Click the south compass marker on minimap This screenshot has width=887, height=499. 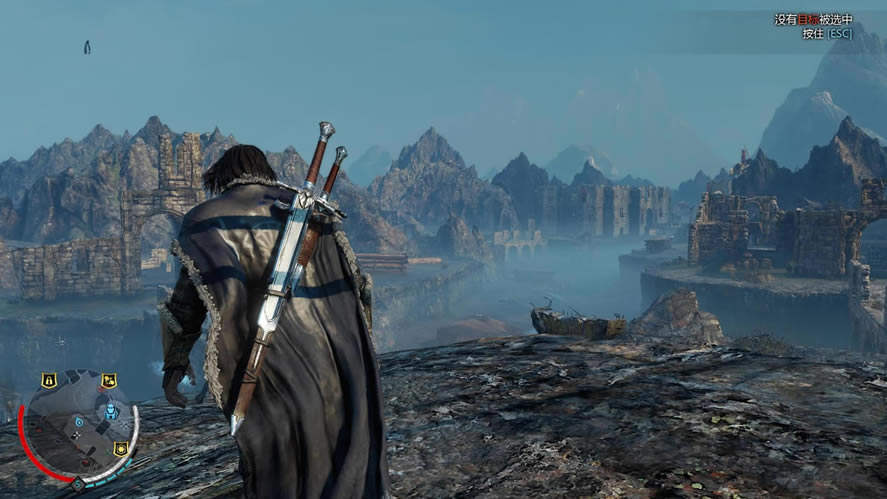pyautogui.click(x=78, y=484)
